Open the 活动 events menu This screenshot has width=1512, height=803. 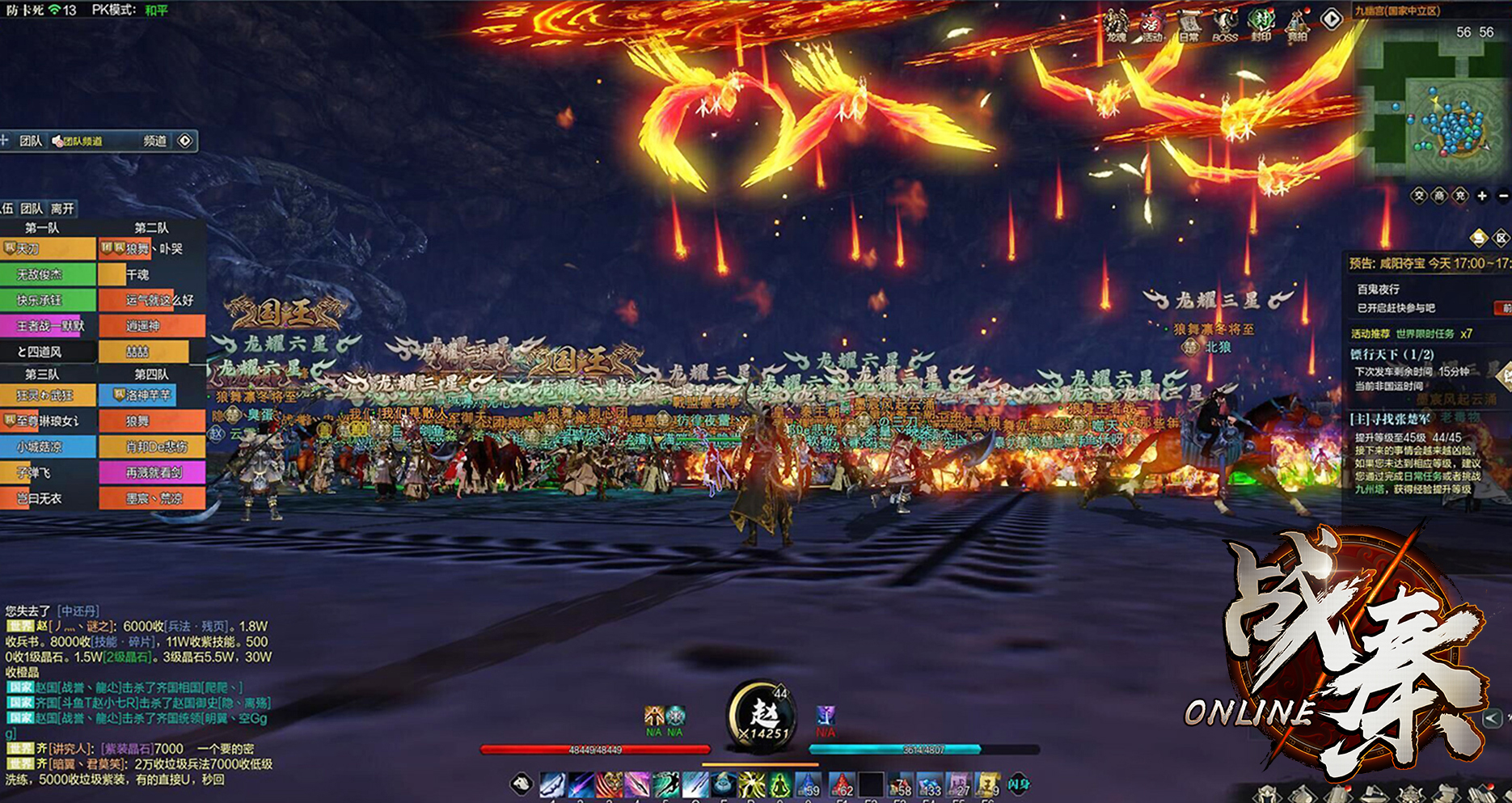click(1152, 24)
